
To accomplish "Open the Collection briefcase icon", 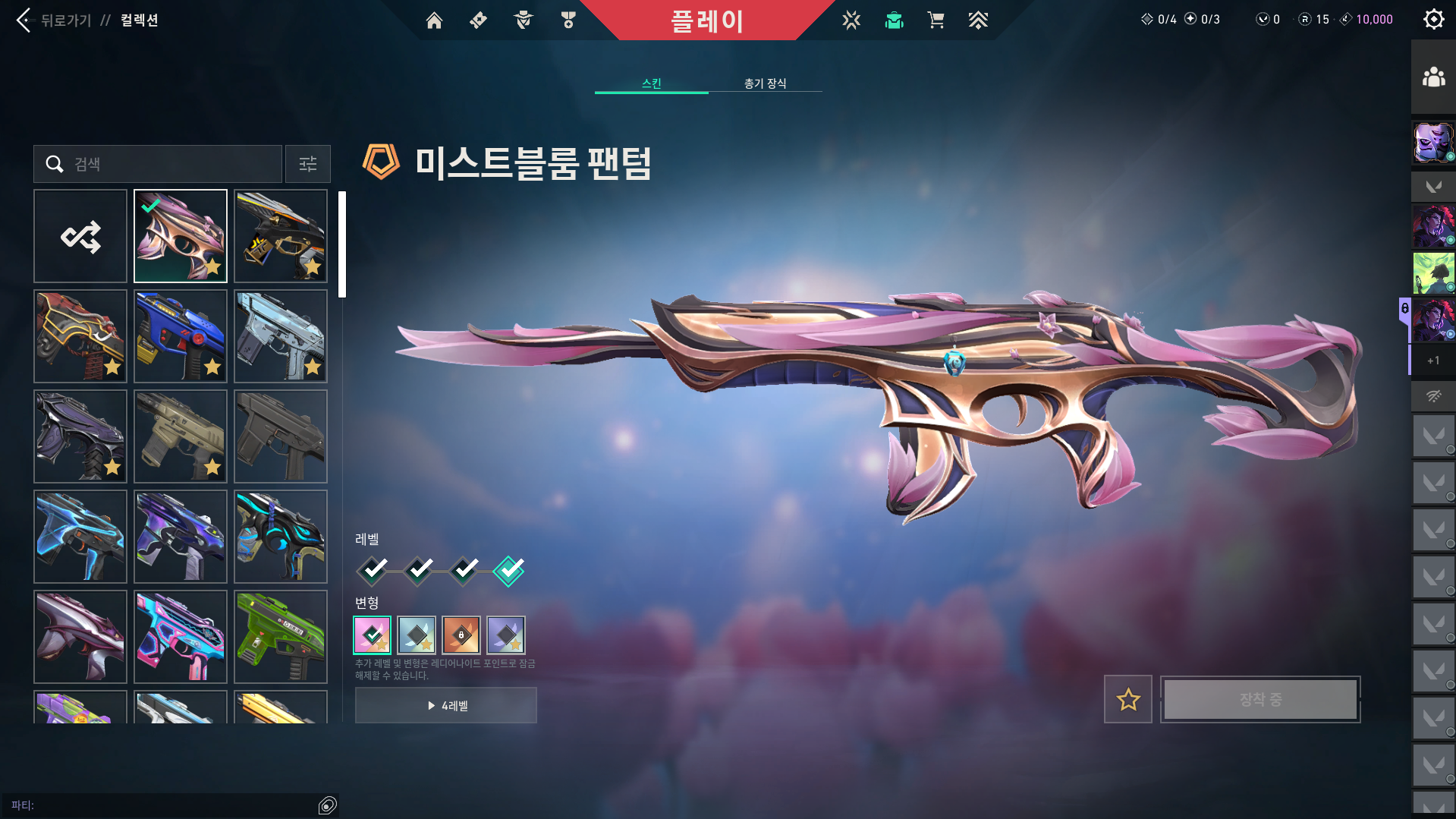I will [894, 20].
